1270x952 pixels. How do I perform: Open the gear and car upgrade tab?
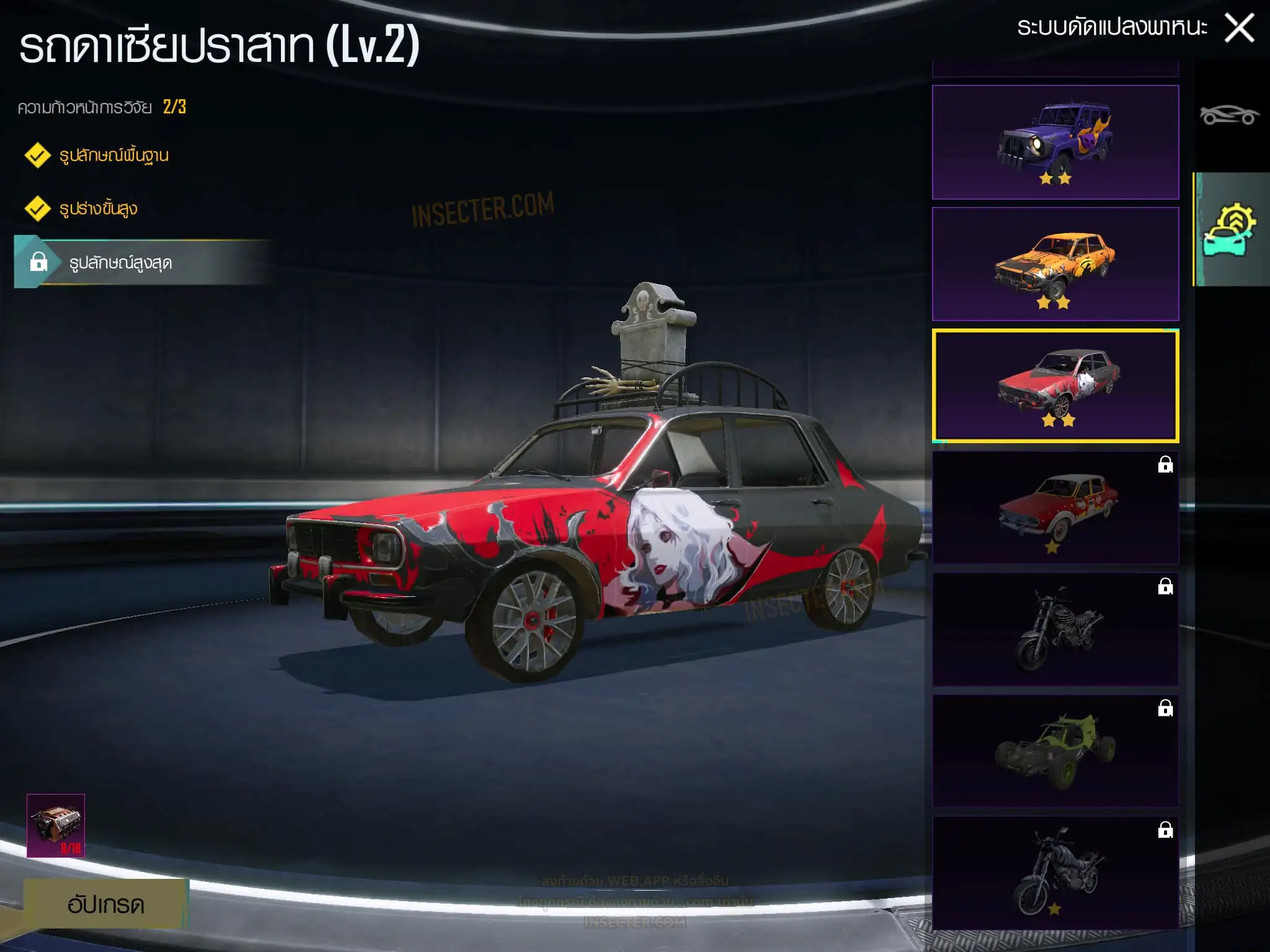pos(1230,229)
